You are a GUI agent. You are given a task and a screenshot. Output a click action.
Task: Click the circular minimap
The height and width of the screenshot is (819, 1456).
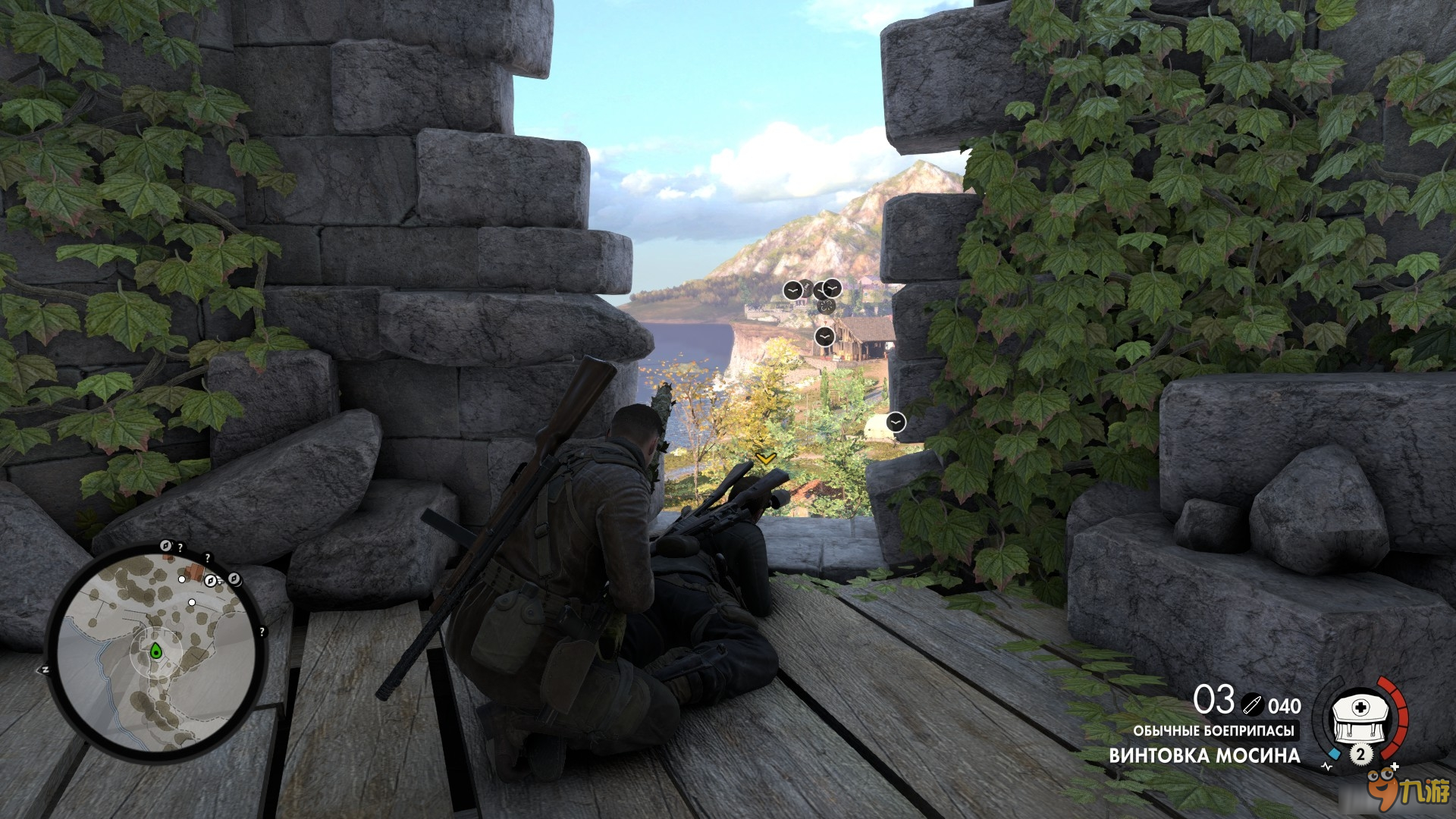[157, 652]
